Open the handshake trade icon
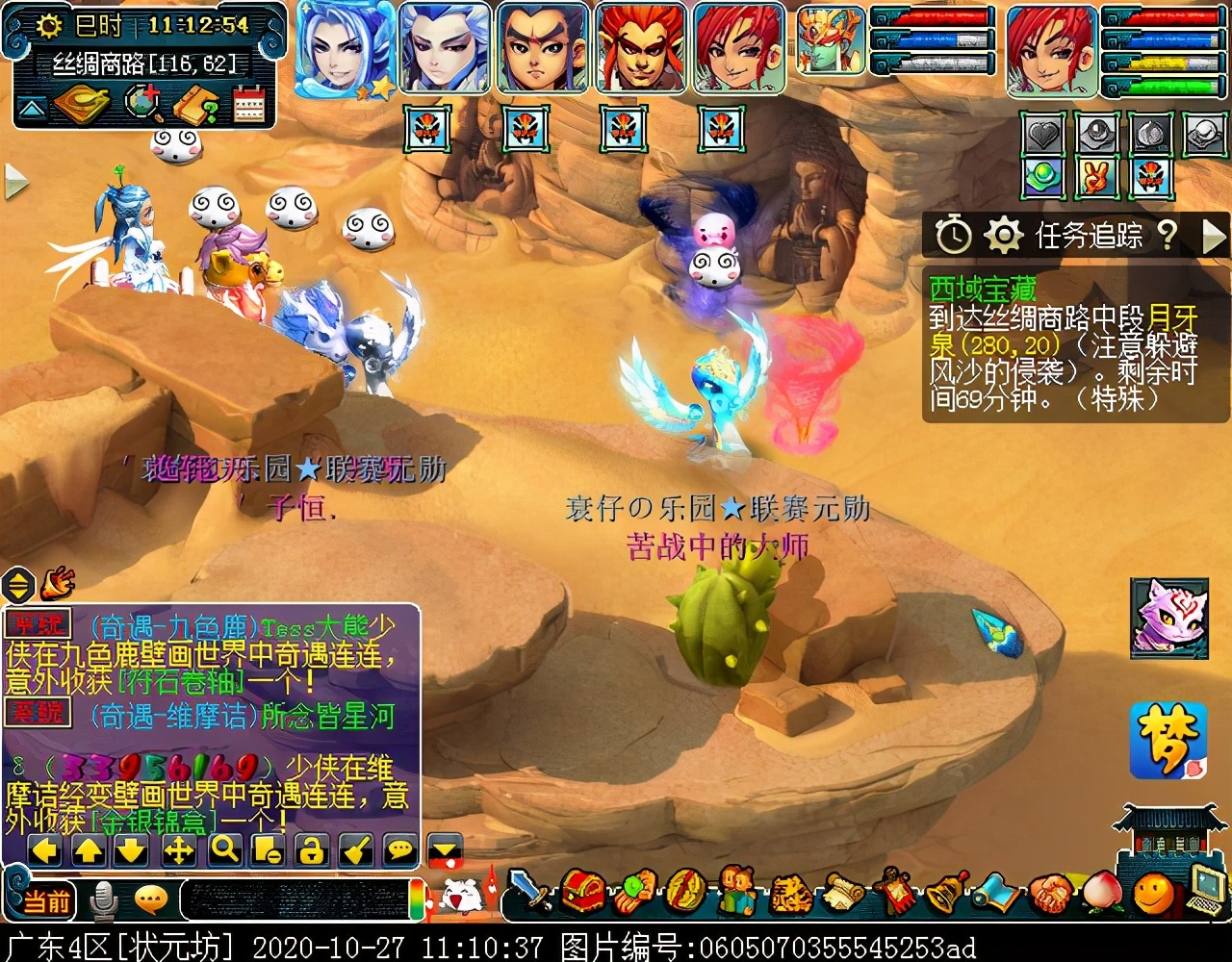 pos(1050,893)
